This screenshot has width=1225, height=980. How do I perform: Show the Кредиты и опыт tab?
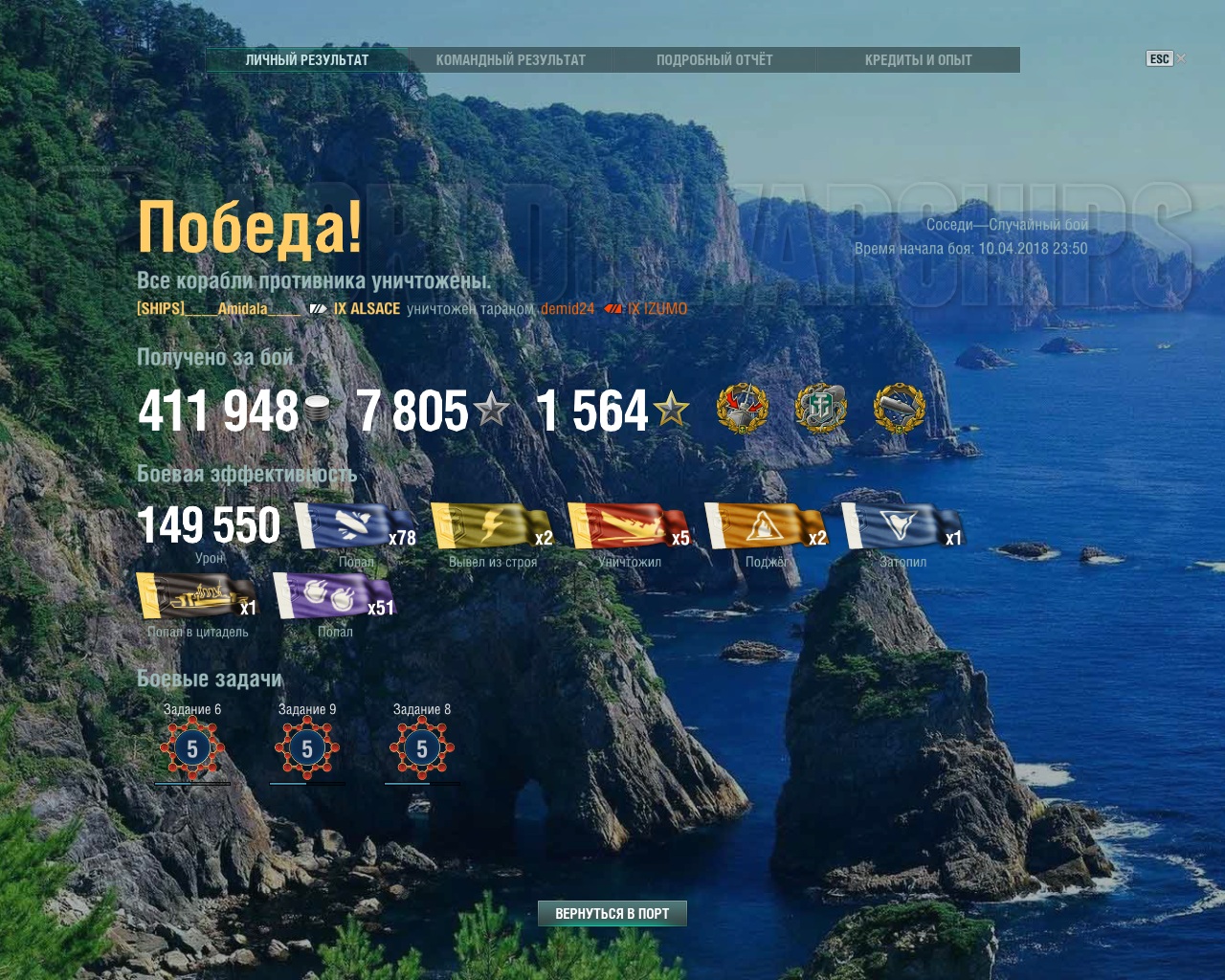918,59
